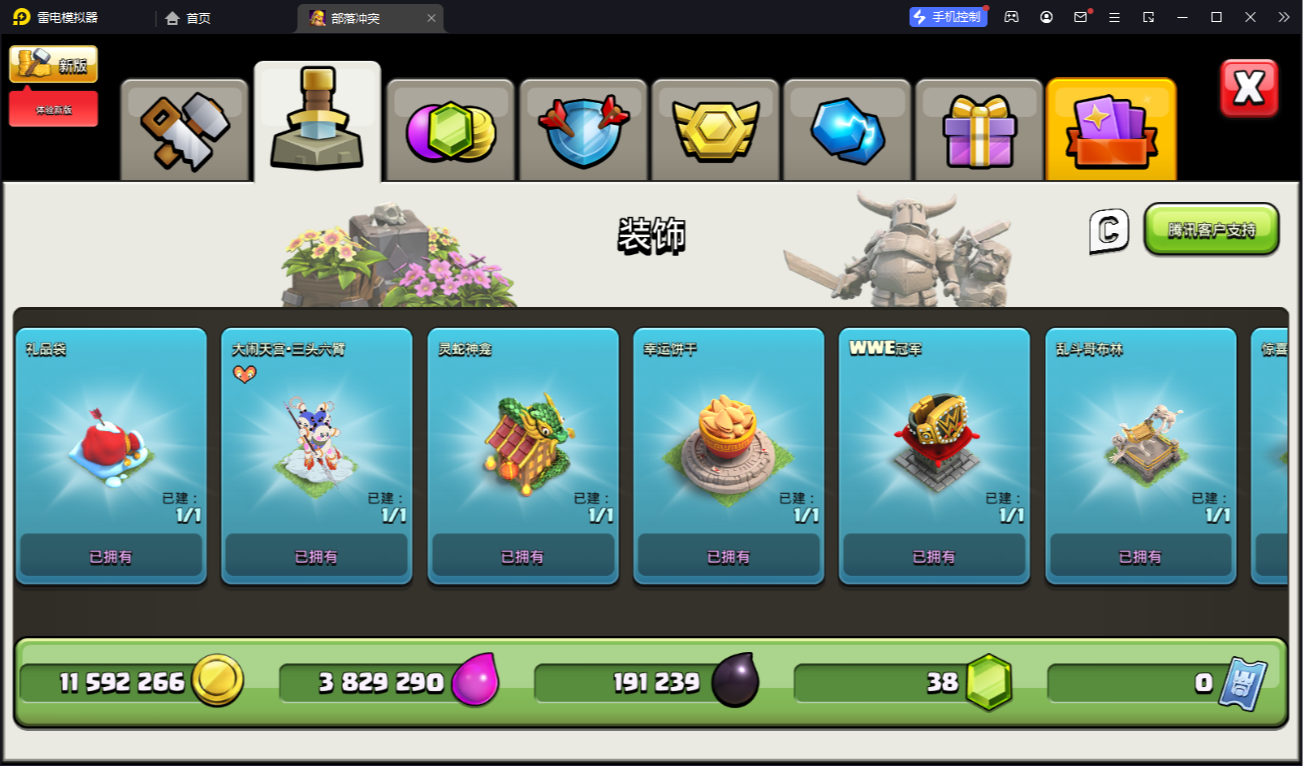Open the resources tab with gem and coins

[450, 130]
